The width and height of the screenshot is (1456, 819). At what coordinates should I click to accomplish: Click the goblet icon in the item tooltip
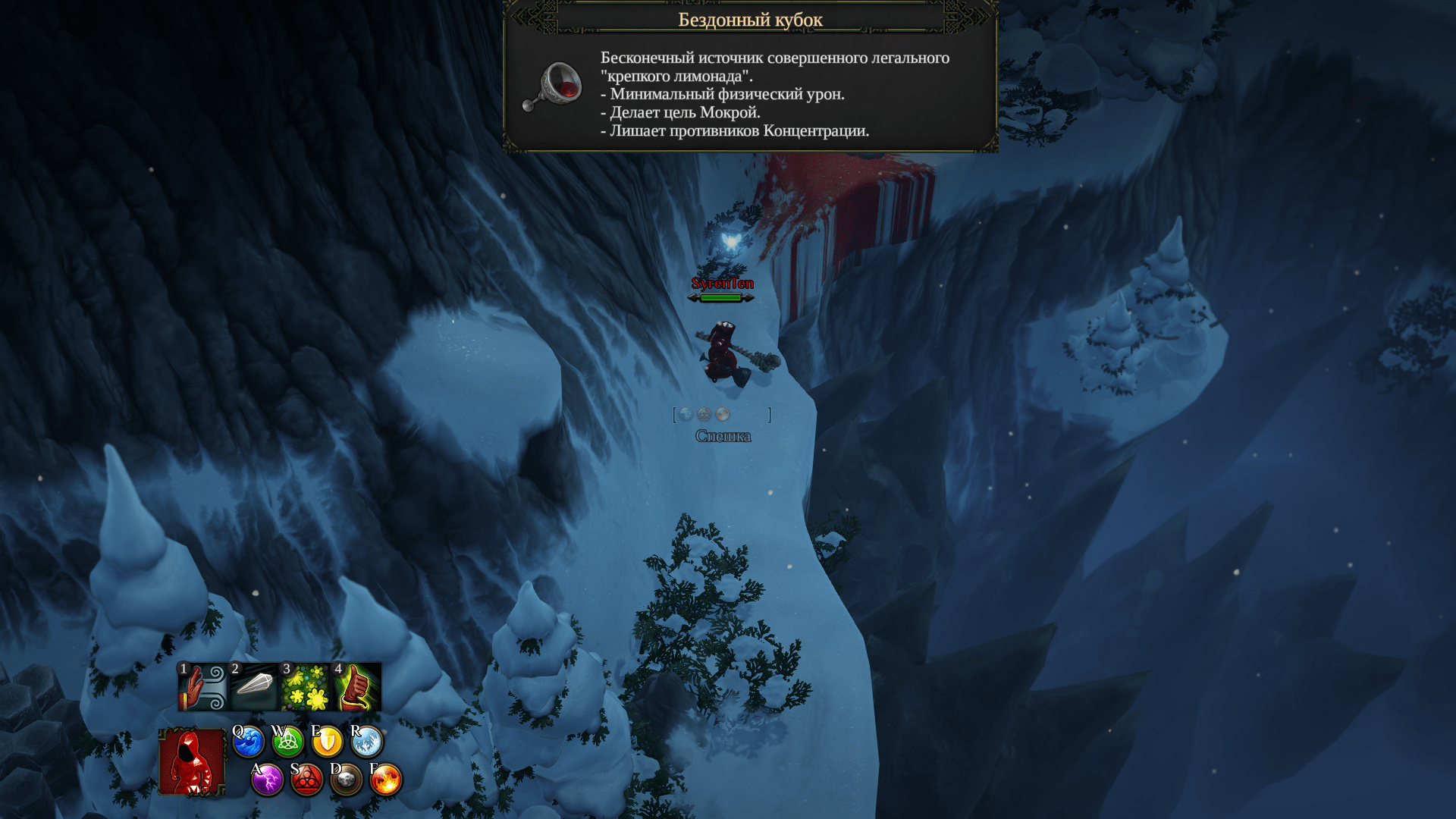coord(554,87)
